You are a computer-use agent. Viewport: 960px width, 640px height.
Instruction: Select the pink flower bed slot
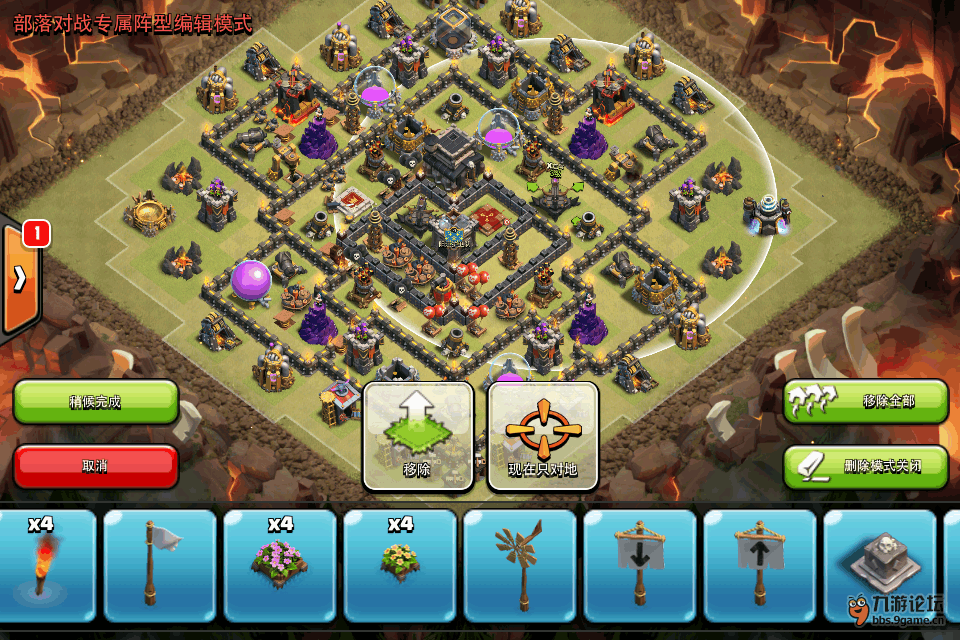coord(280,565)
